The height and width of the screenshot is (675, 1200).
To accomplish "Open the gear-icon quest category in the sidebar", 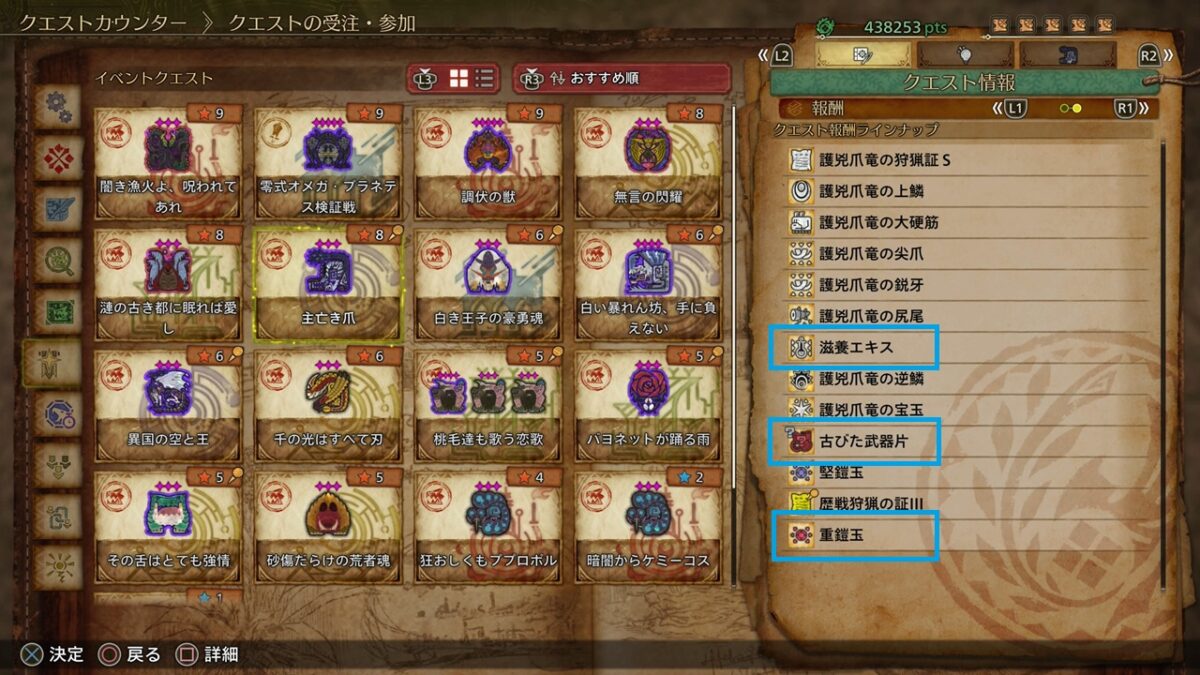I will pos(57,107).
